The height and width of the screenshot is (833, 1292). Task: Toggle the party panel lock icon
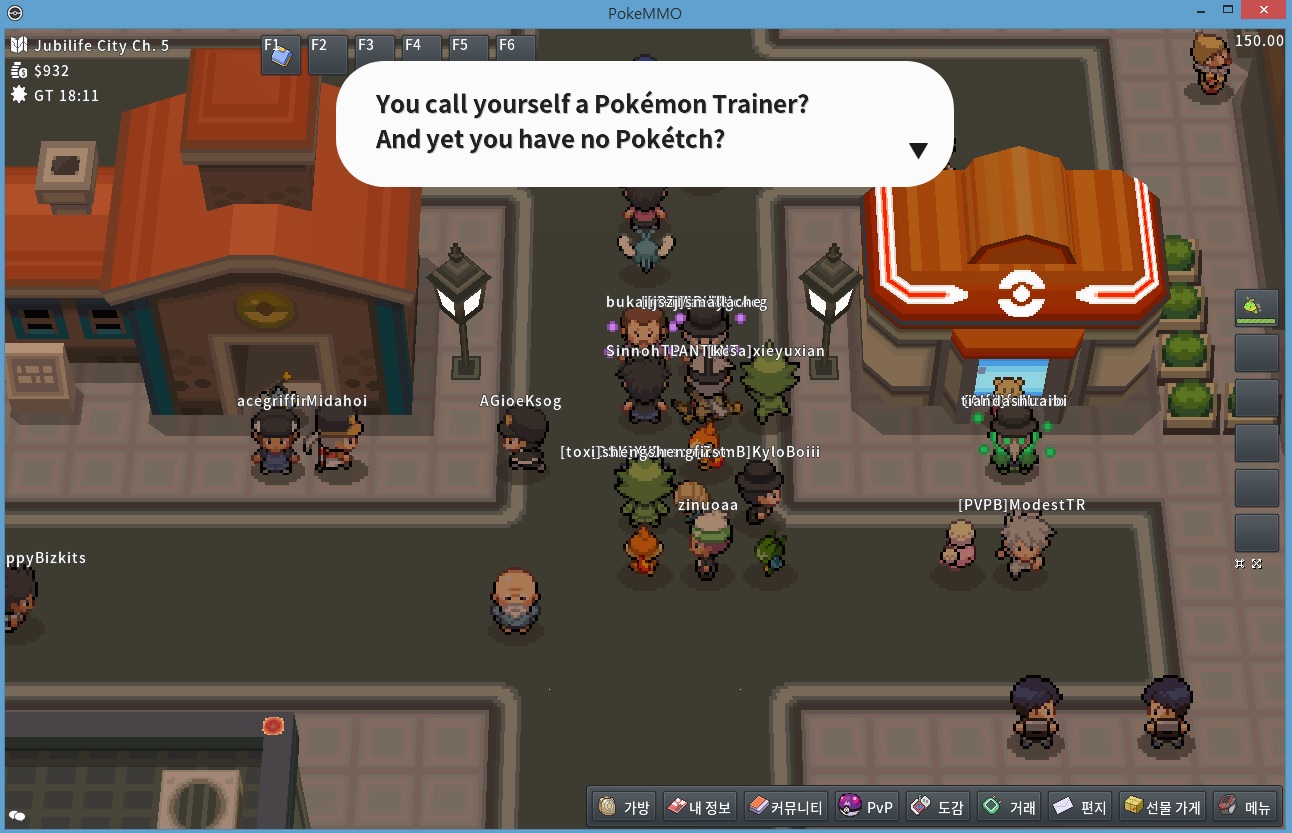(x=1240, y=564)
